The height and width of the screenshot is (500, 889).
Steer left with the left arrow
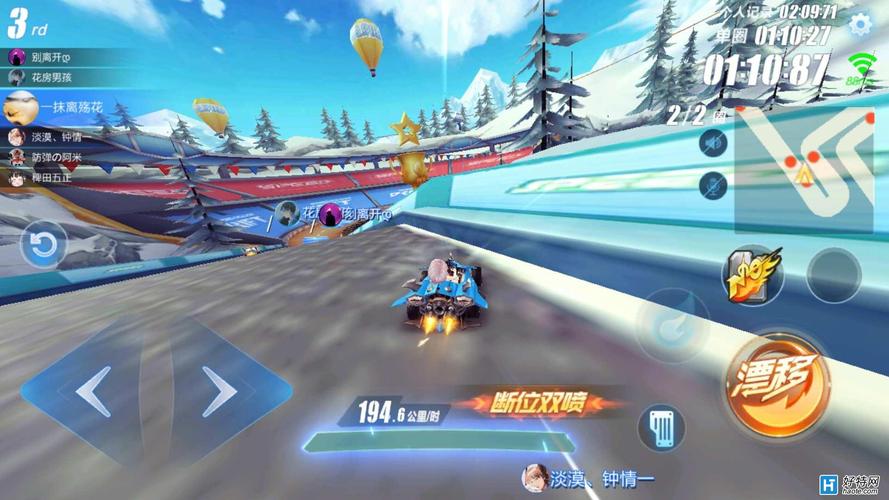coord(93,390)
